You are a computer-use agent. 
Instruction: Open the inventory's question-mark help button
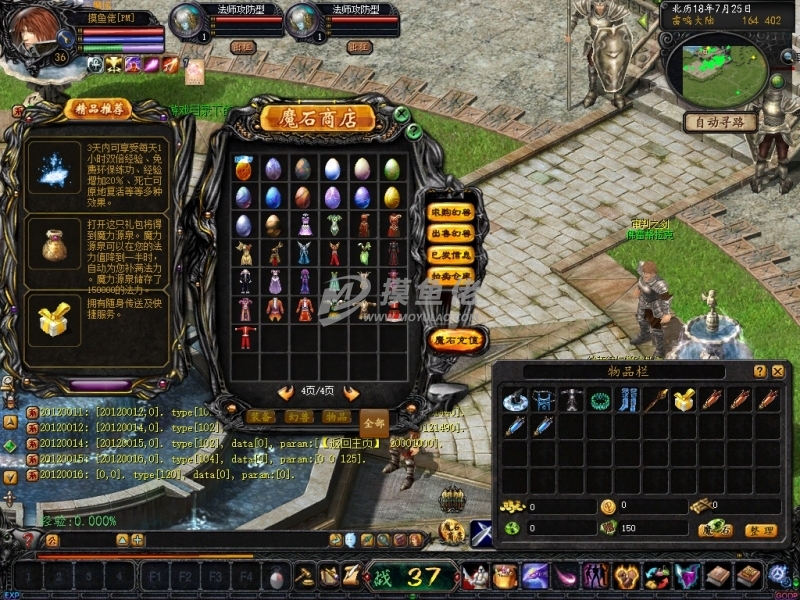[759, 371]
